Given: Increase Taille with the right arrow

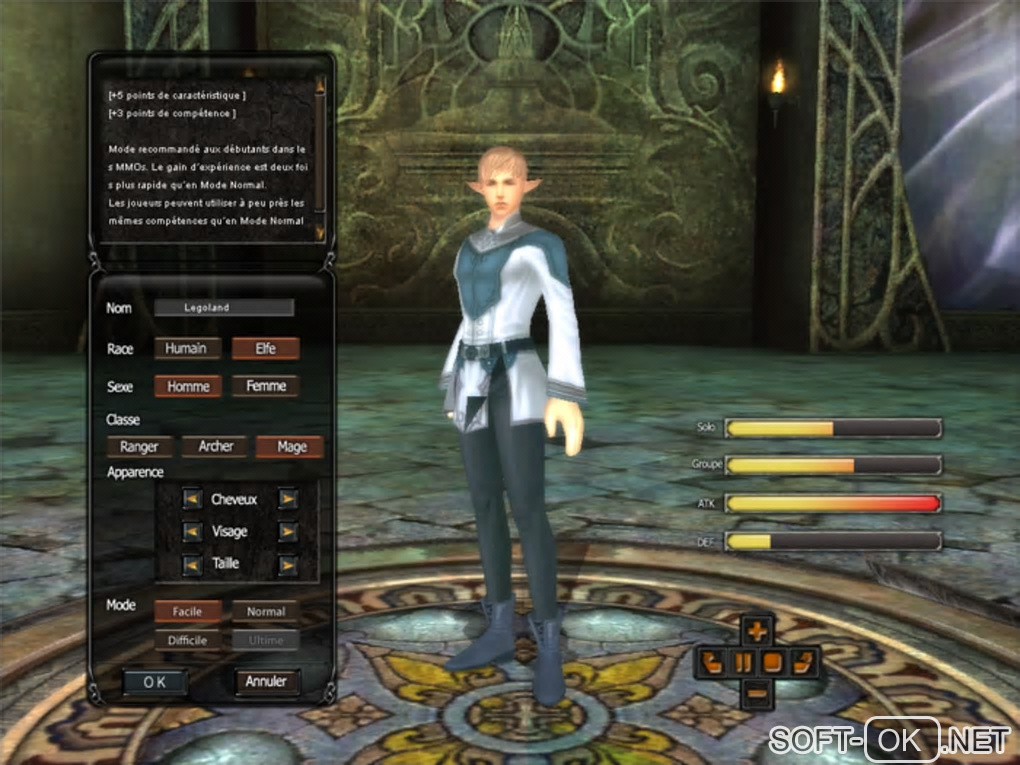Looking at the screenshot, I should pos(287,564).
